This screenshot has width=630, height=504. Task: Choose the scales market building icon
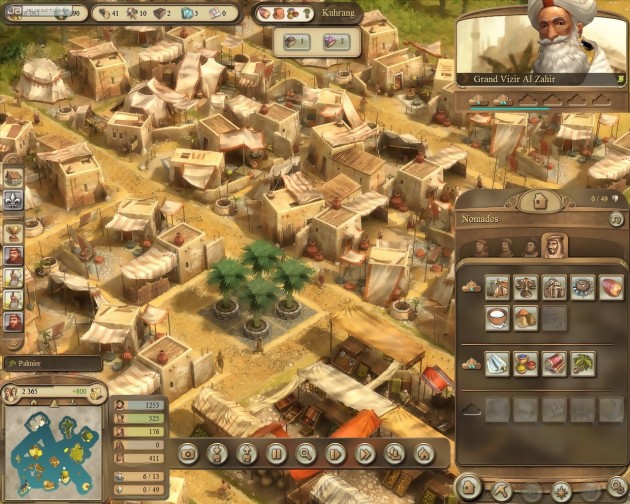pos(525,289)
